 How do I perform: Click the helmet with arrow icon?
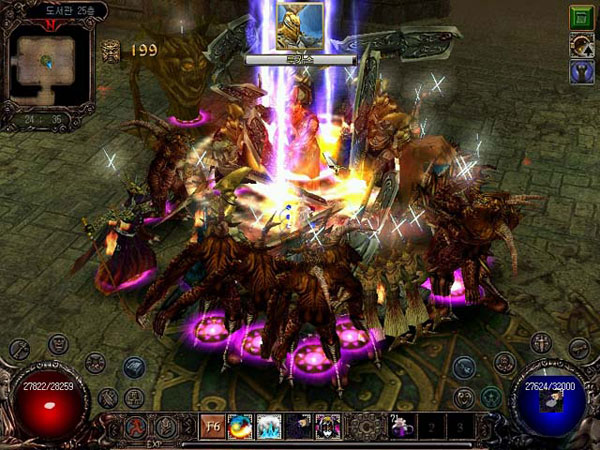[x=581, y=44]
